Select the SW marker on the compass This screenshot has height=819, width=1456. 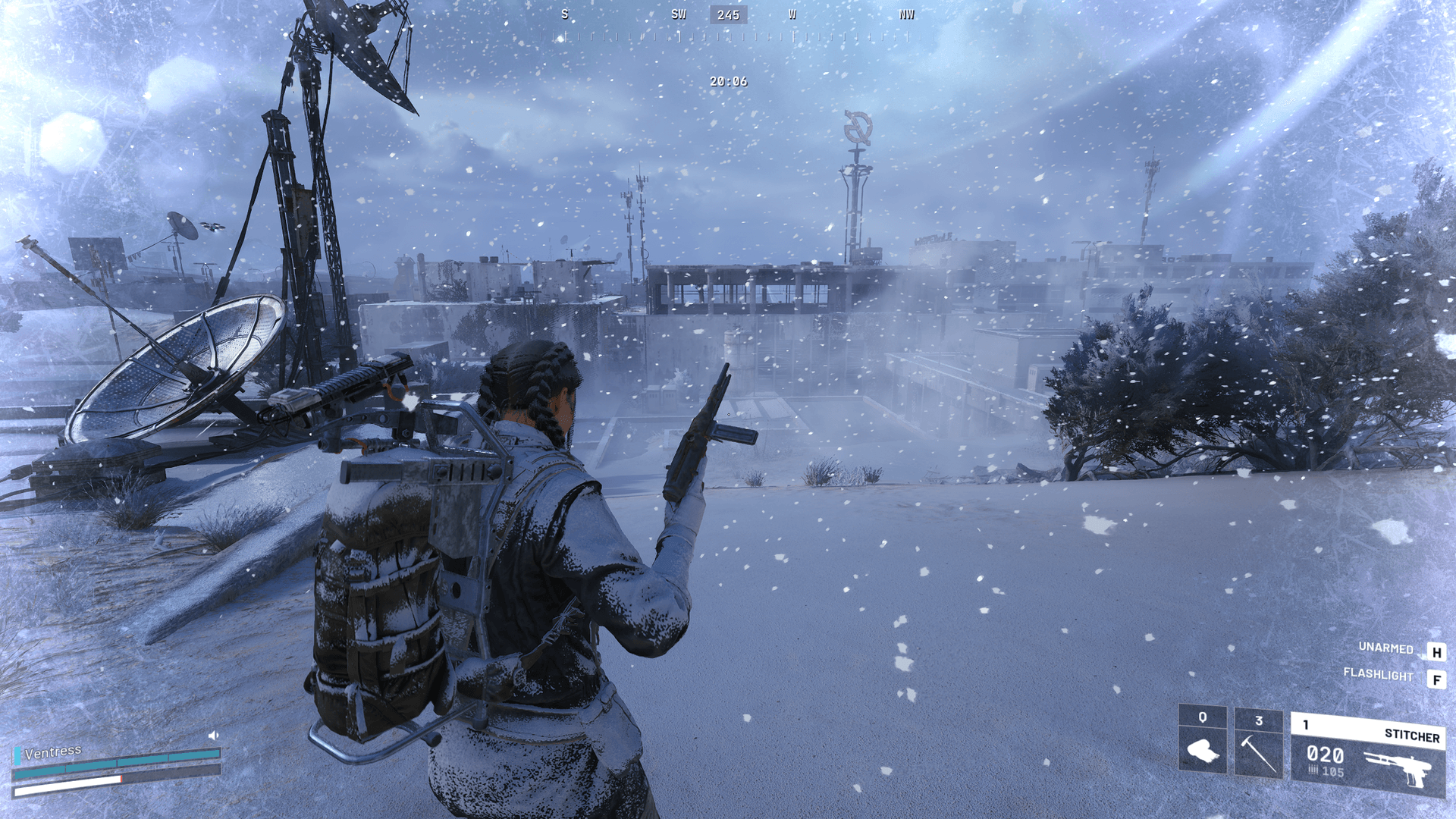tap(677, 14)
